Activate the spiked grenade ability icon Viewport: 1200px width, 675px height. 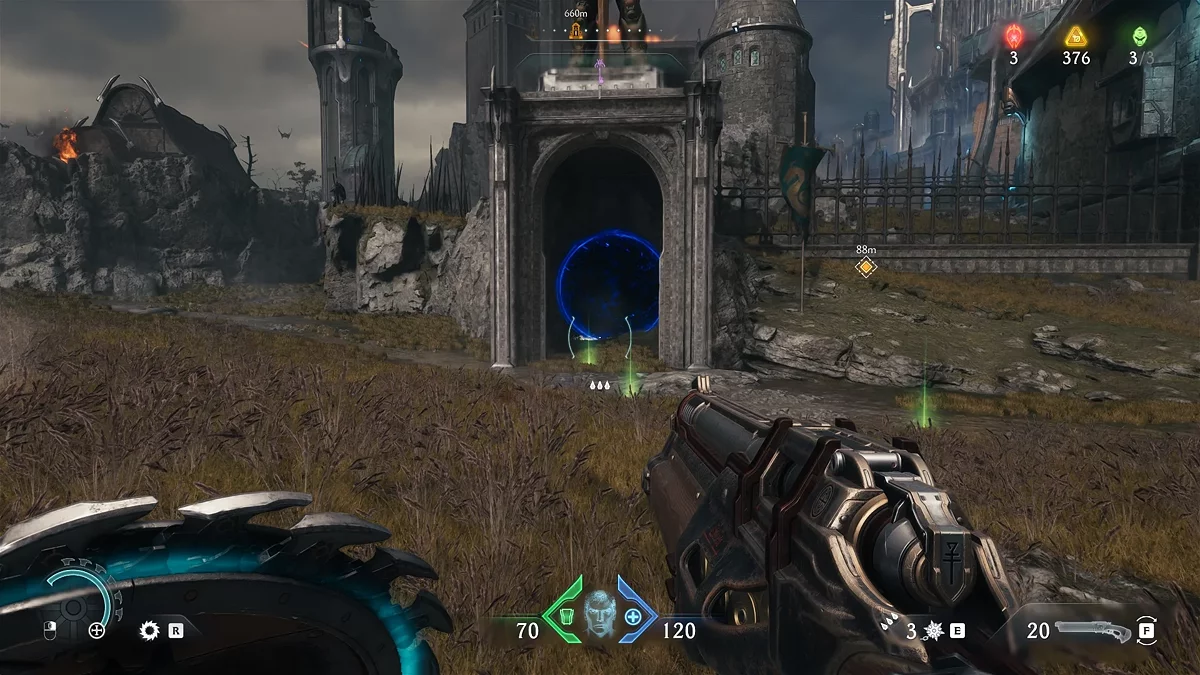(x=934, y=631)
